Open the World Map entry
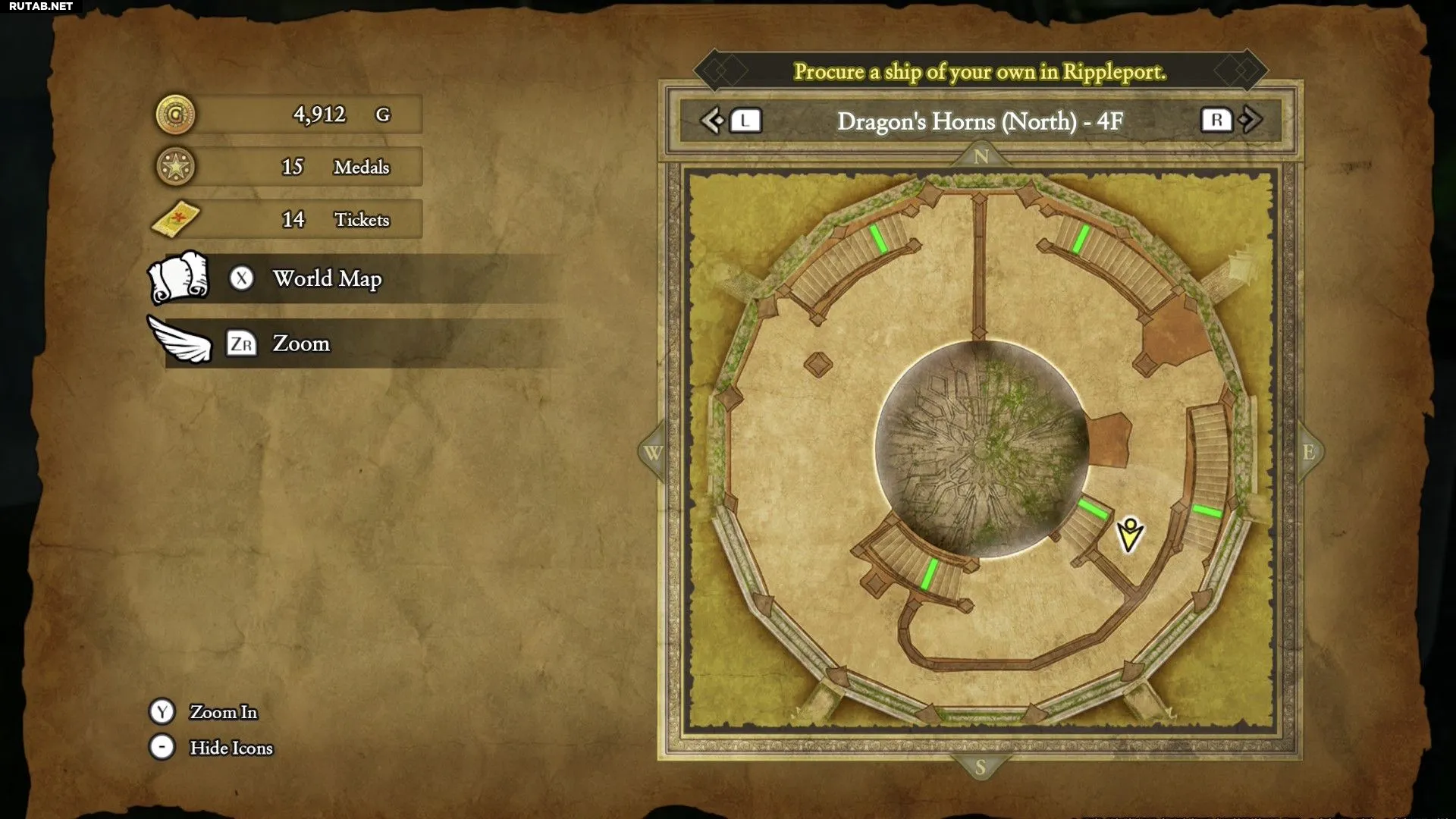This screenshot has height=819, width=1456. click(x=327, y=279)
